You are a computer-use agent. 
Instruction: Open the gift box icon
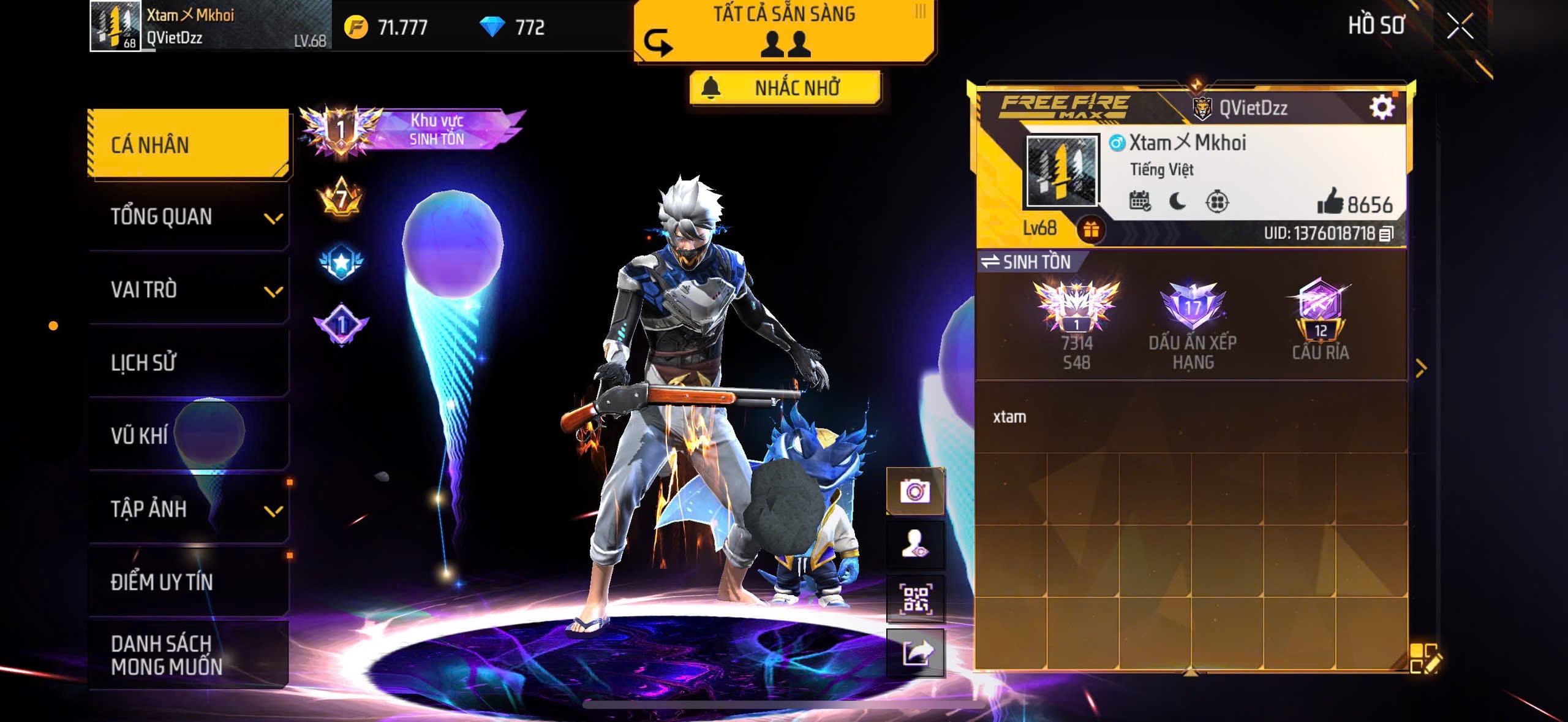(x=1091, y=230)
